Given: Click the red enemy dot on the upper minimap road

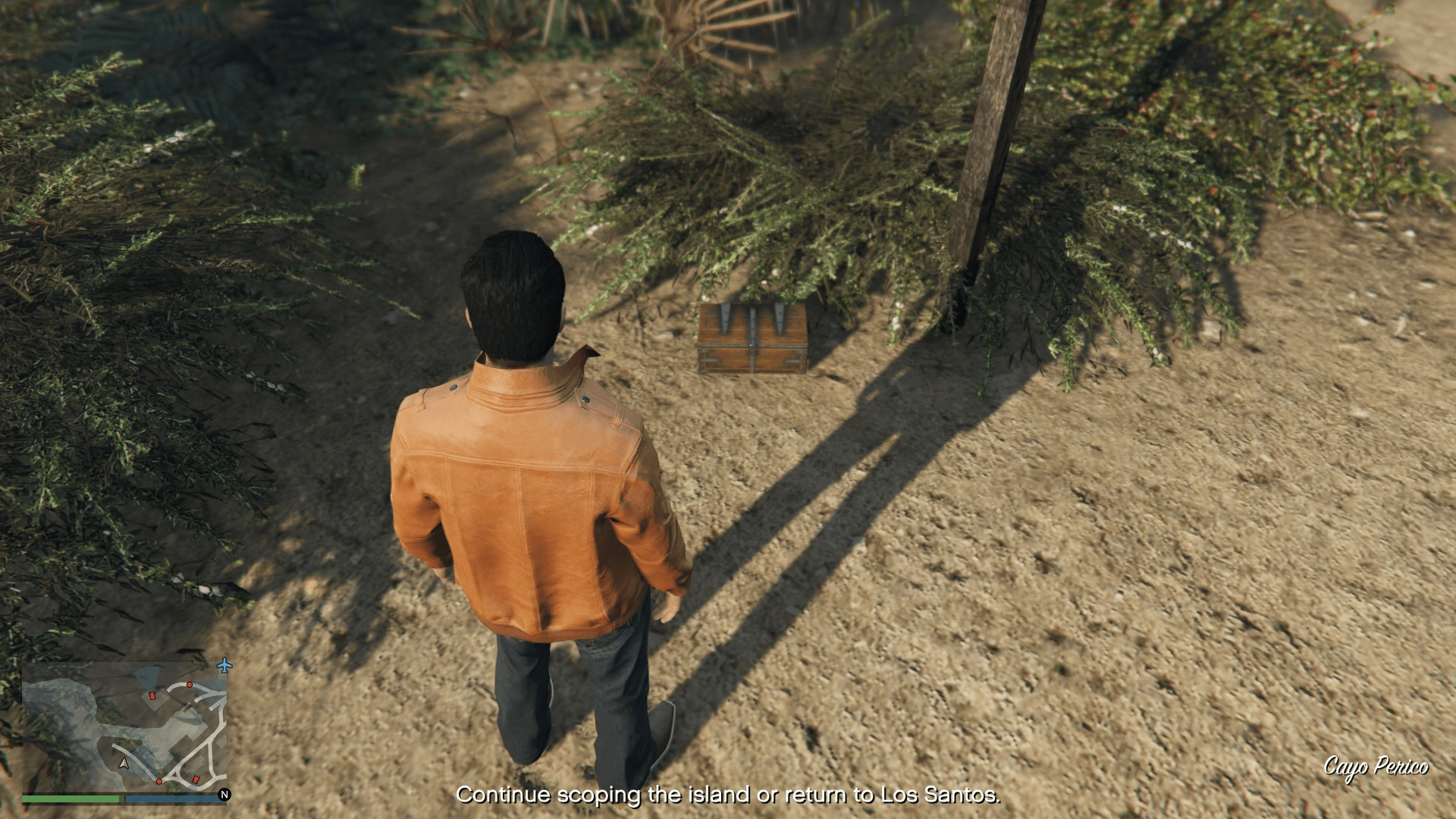Looking at the screenshot, I should pyautogui.click(x=190, y=685).
